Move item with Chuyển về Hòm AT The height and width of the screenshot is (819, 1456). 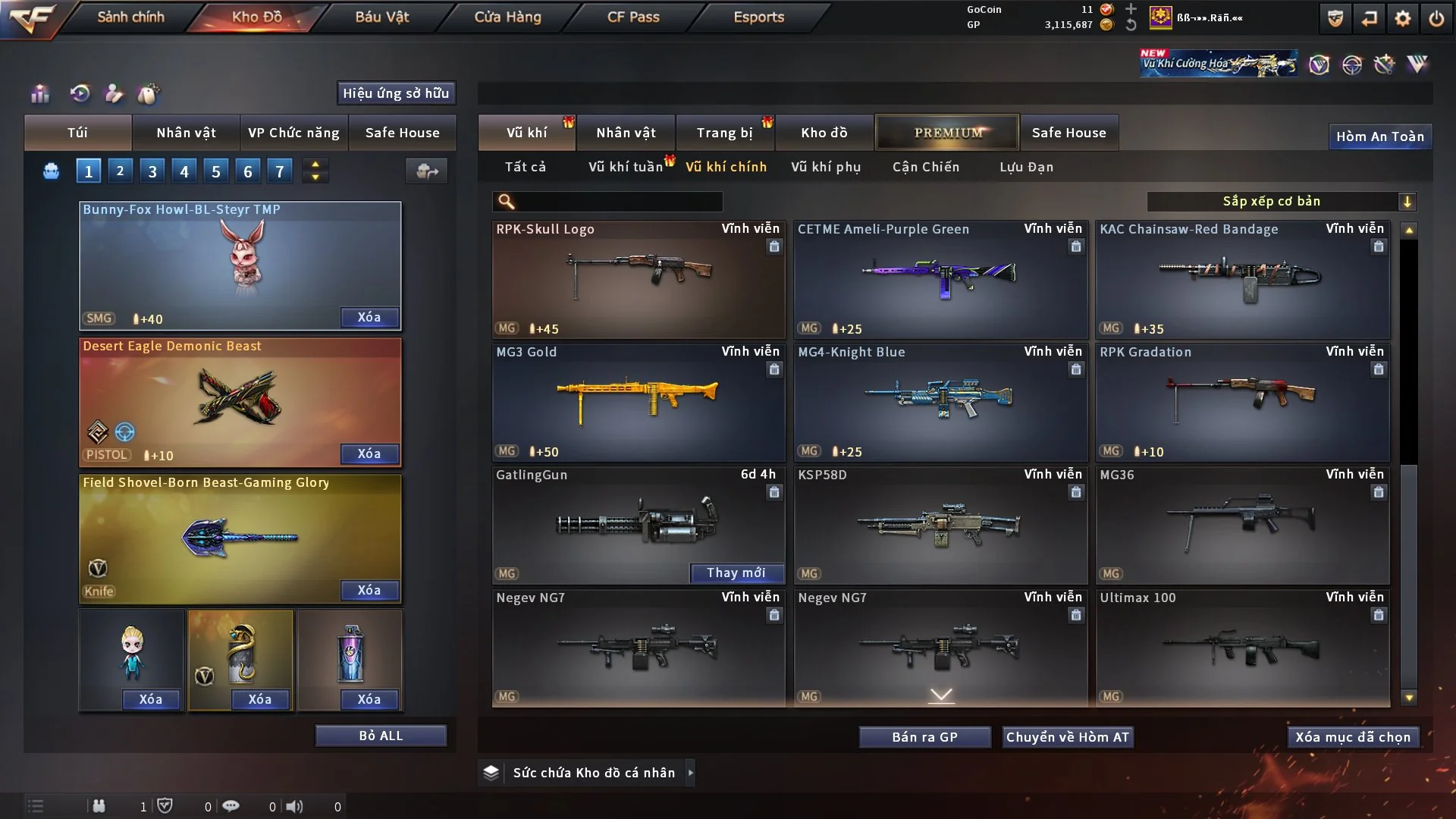coord(1068,737)
